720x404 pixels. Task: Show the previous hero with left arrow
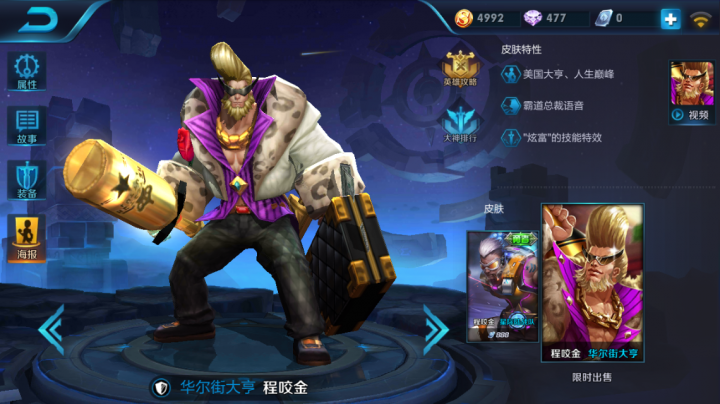click(x=51, y=329)
